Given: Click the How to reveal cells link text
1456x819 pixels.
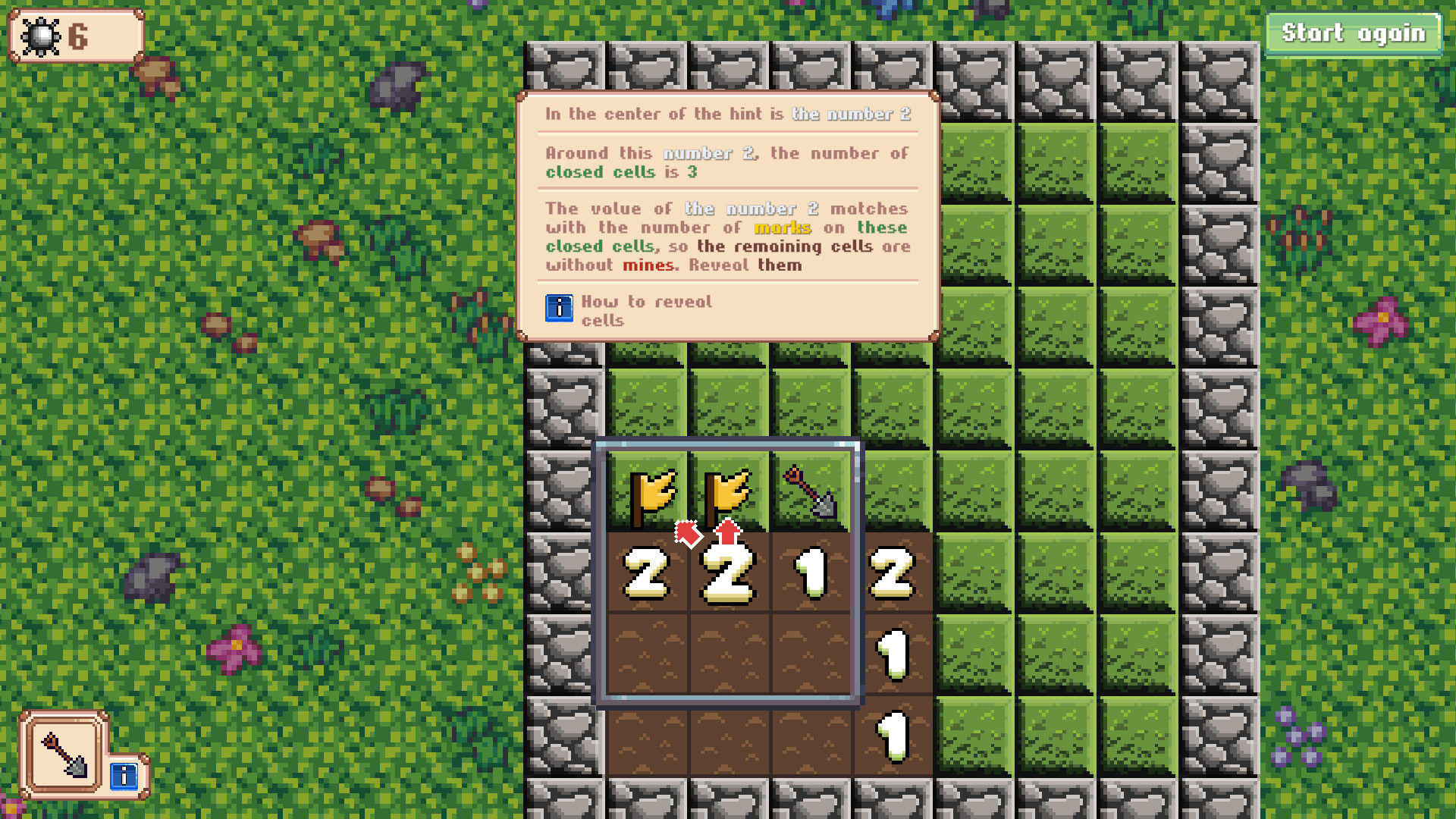Looking at the screenshot, I should (x=646, y=311).
